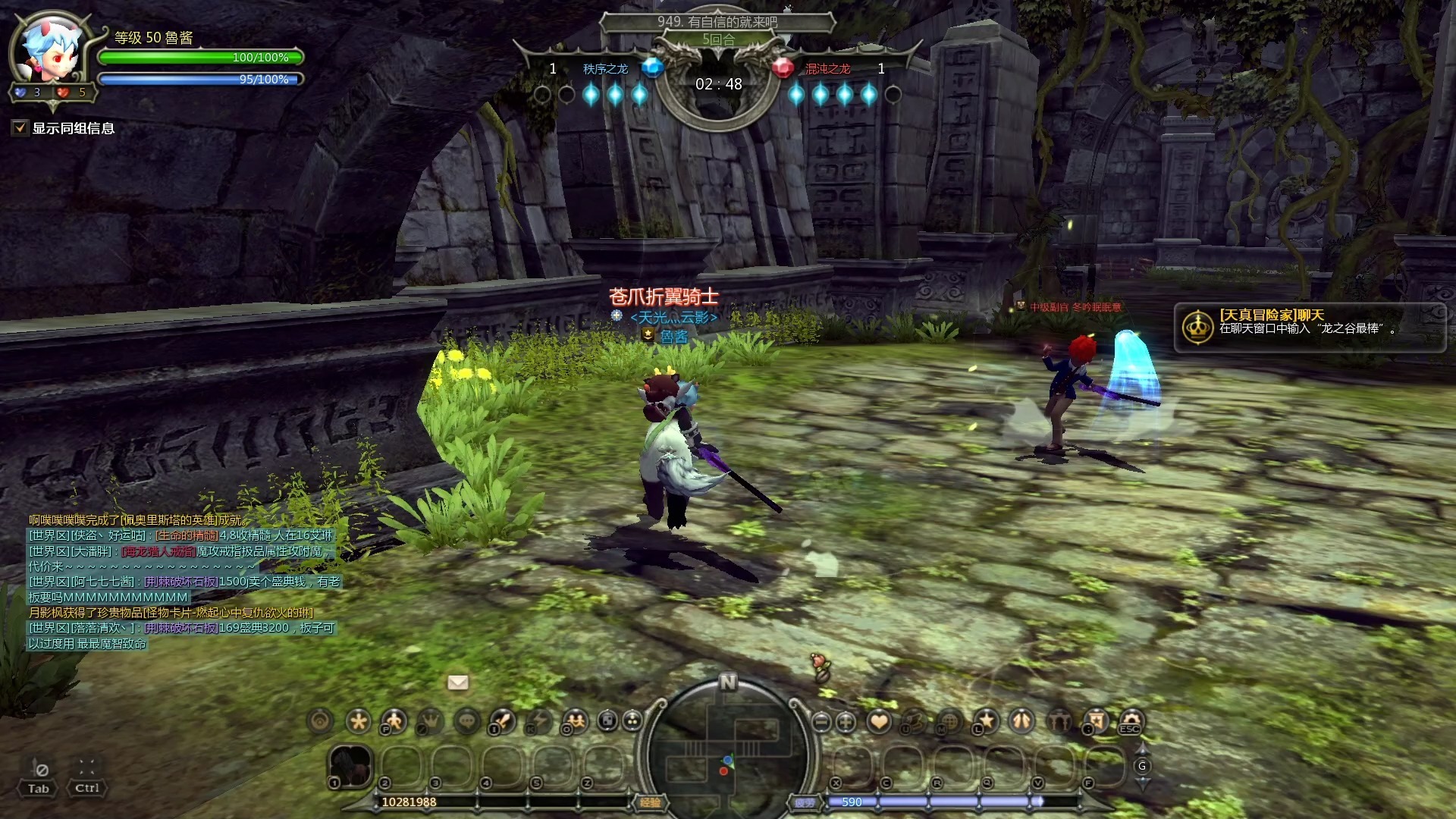The height and width of the screenshot is (819, 1456).
Task: Open the heart icon menu
Action: 879,721
